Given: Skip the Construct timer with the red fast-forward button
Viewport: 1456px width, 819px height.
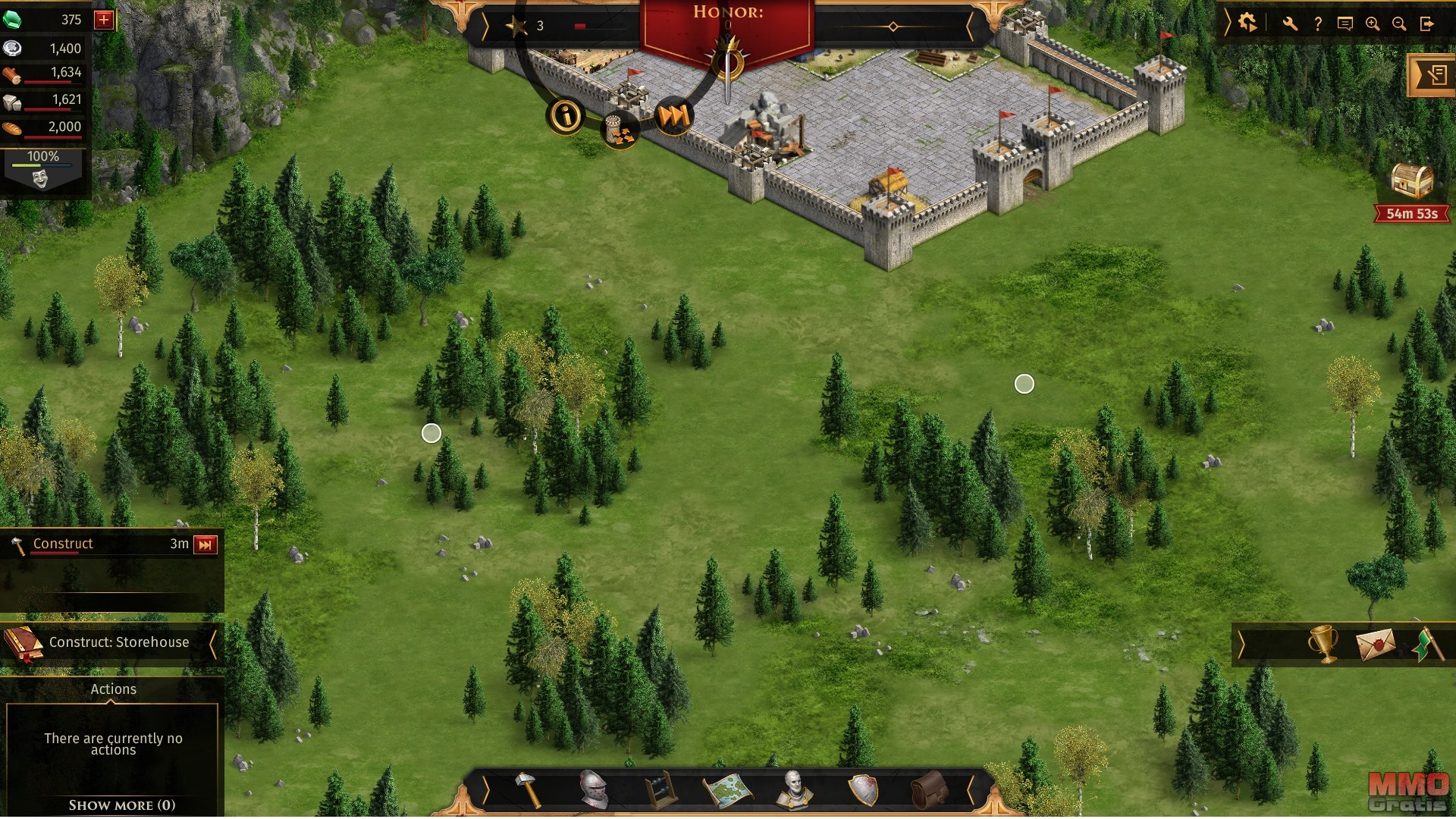Looking at the screenshot, I should (x=206, y=544).
